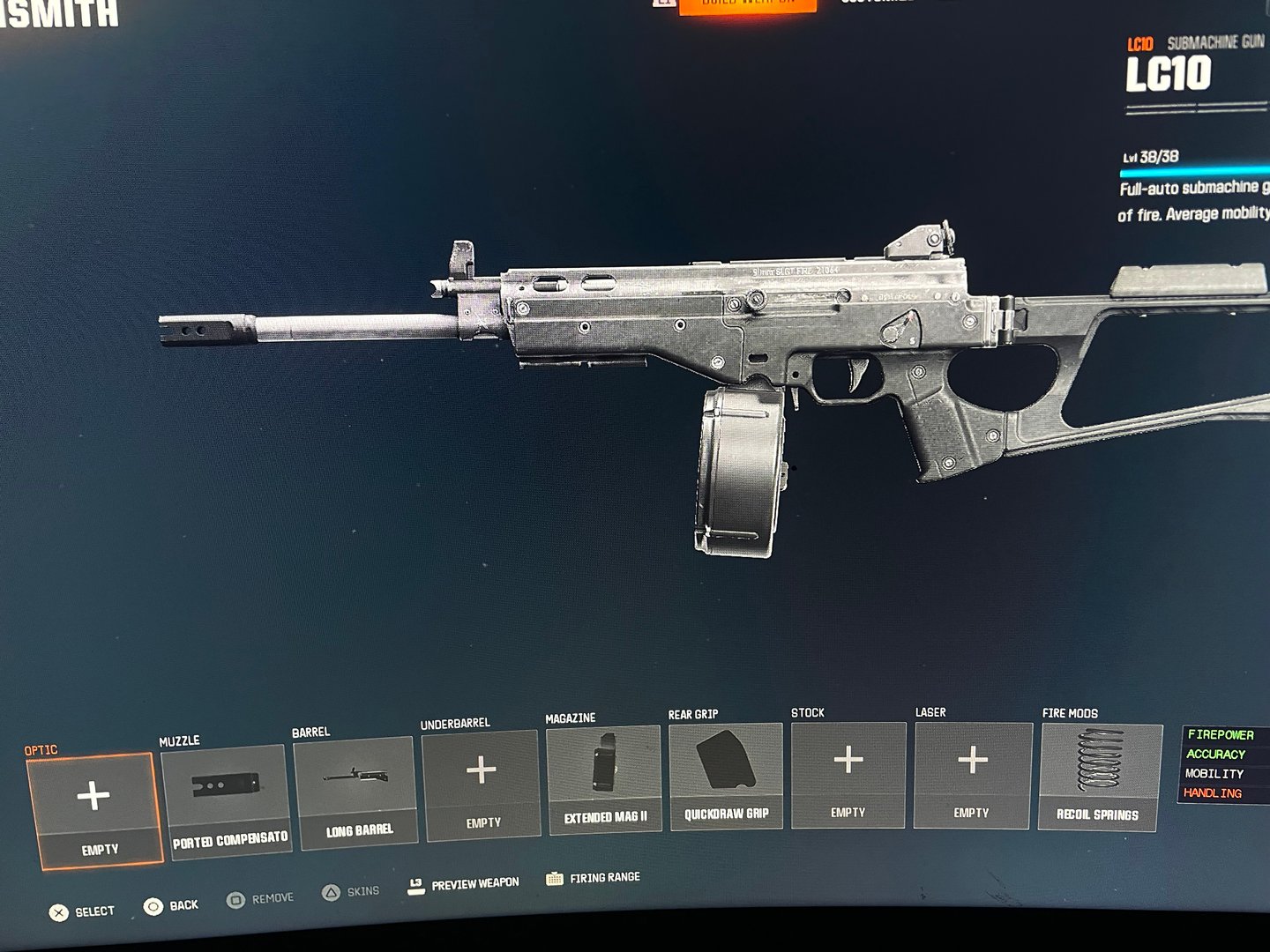Choose the Long Barrel attachment slot
This screenshot has width=1270, height=952.
(x=356, y=792)
